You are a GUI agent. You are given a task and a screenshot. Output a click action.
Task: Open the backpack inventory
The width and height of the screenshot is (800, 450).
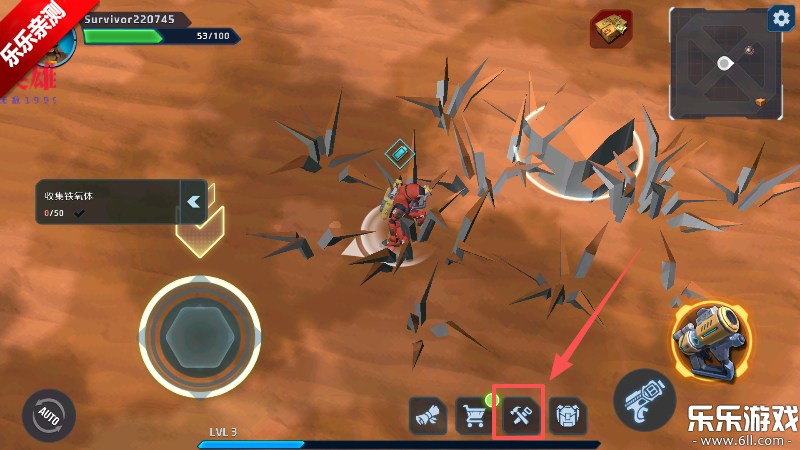coord(567,415)
